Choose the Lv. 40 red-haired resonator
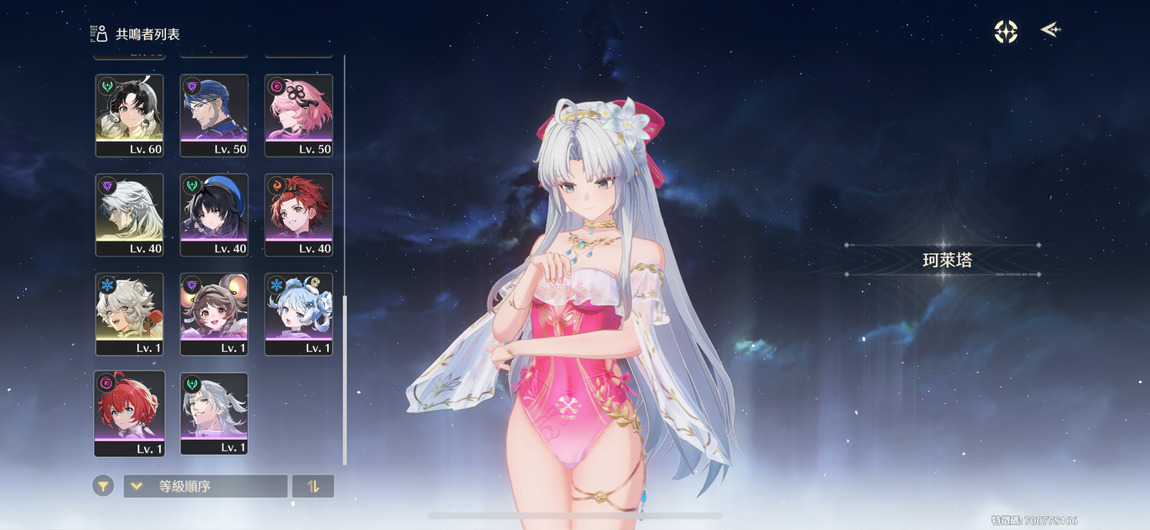1150x530 pixels. (299, 214)
